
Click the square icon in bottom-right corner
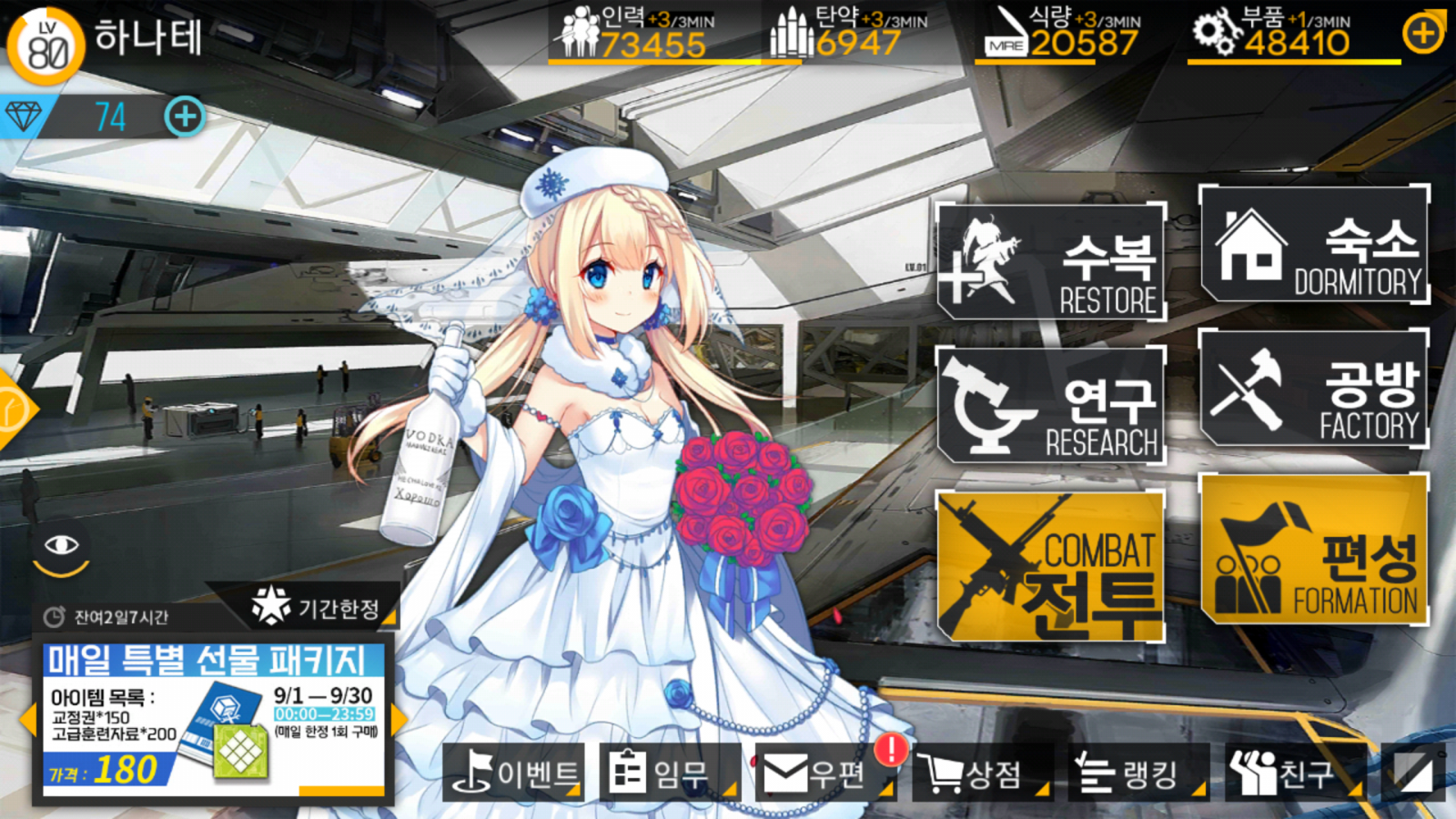point(1413,773)
